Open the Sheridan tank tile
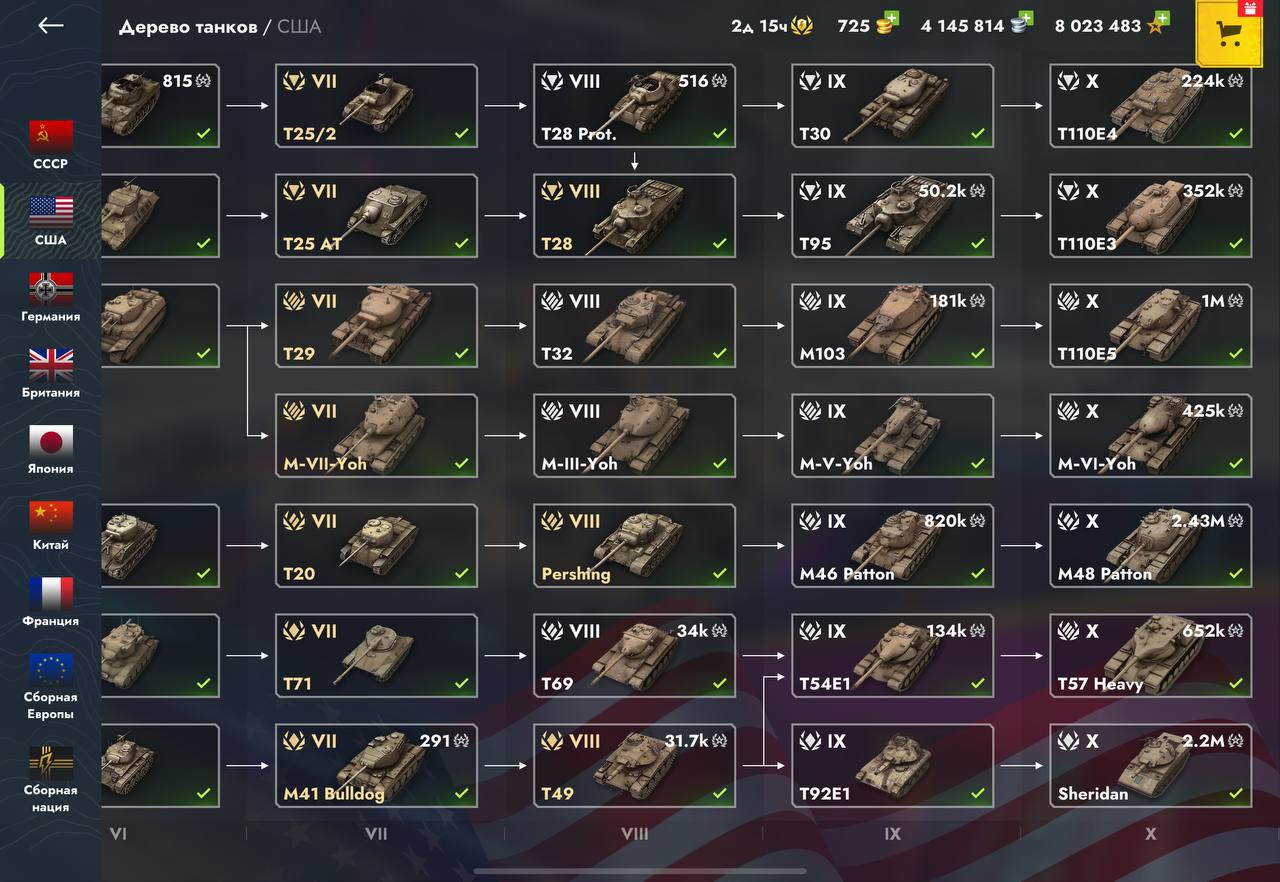 [x=1151, y=766]
